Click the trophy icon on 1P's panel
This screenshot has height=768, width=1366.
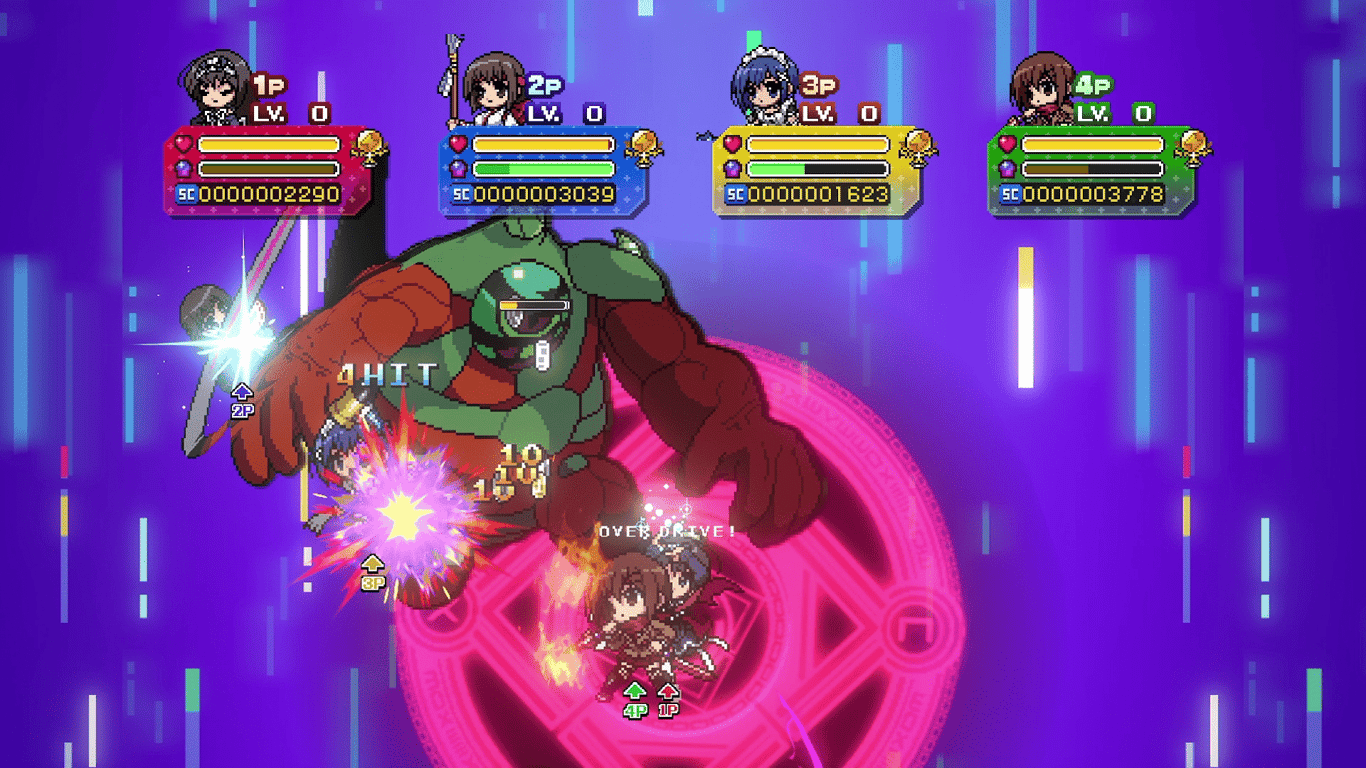(372, 146)
